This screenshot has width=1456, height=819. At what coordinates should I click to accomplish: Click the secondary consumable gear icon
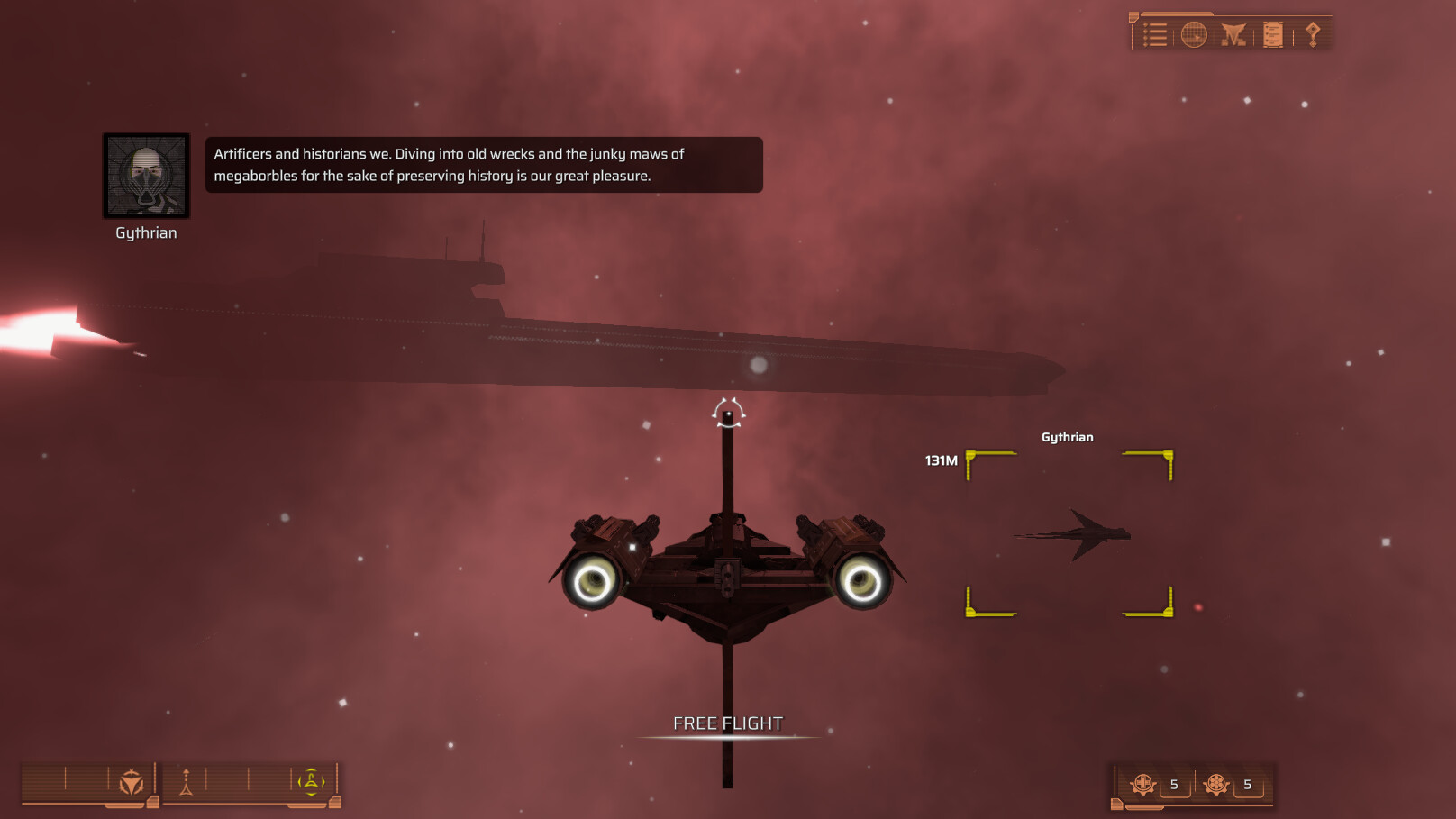1217,784
